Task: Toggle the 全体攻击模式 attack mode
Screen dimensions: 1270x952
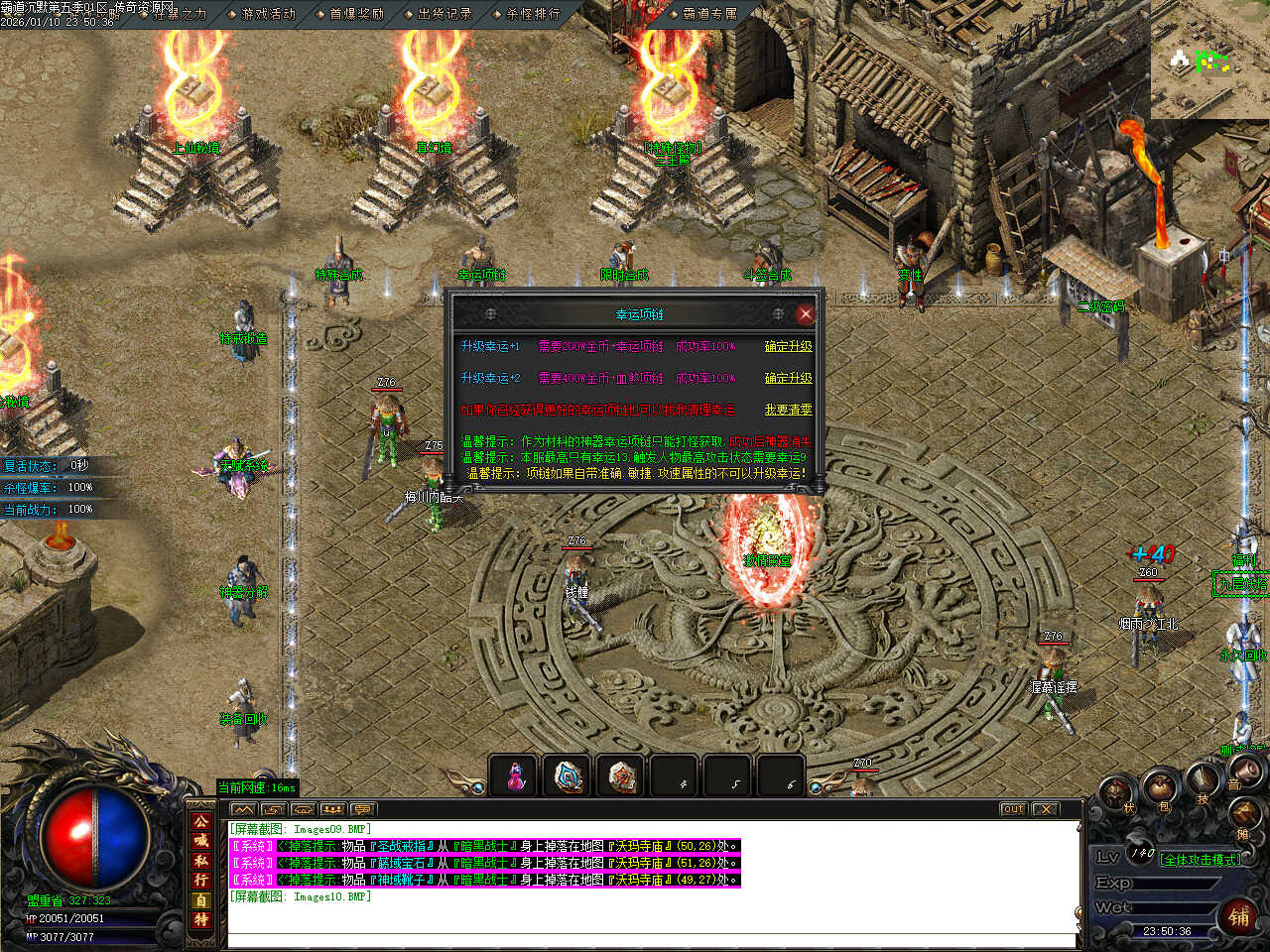Action: coord(1200,860)
